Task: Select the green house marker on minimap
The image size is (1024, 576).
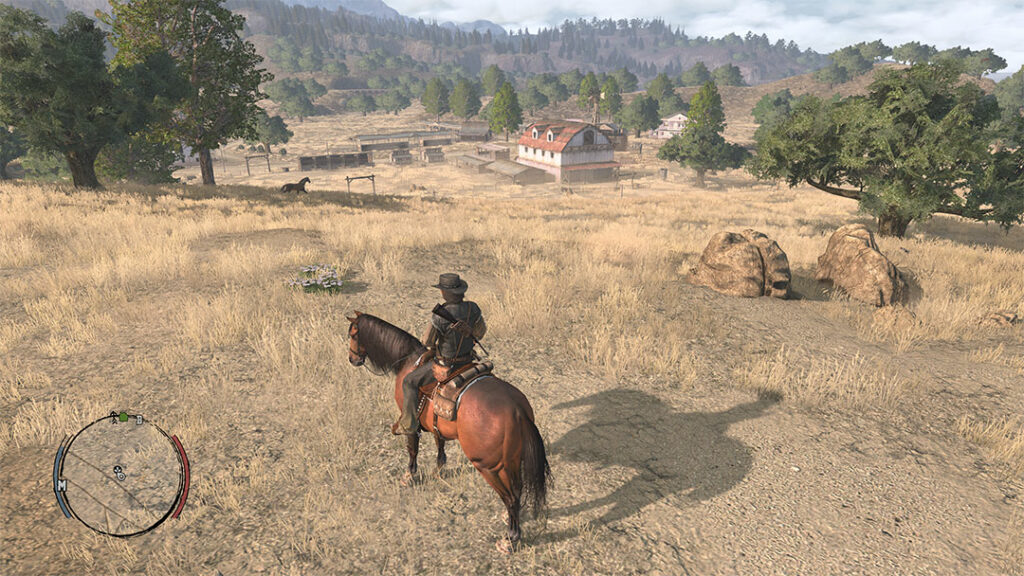Action: 122,415
